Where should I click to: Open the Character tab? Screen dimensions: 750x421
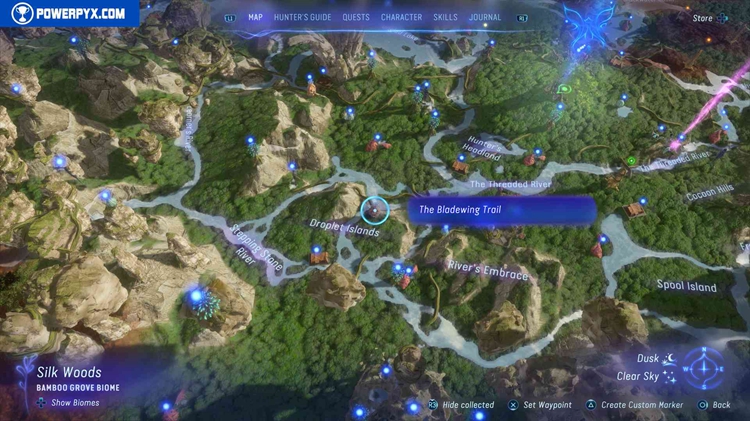[401, 17]
